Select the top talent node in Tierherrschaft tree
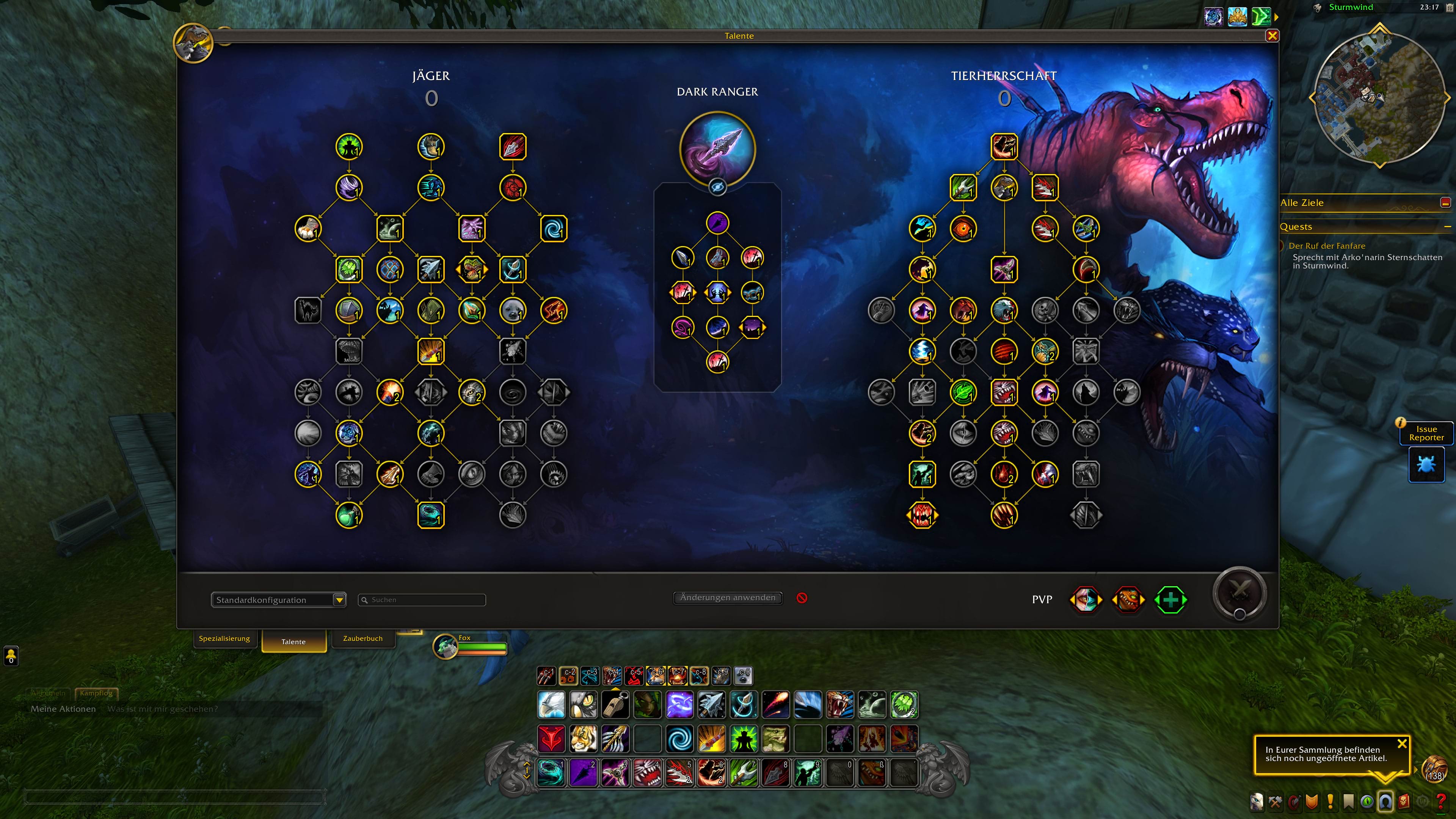The width and height of the screenshot is (1456, 819). coord(1004,147)
